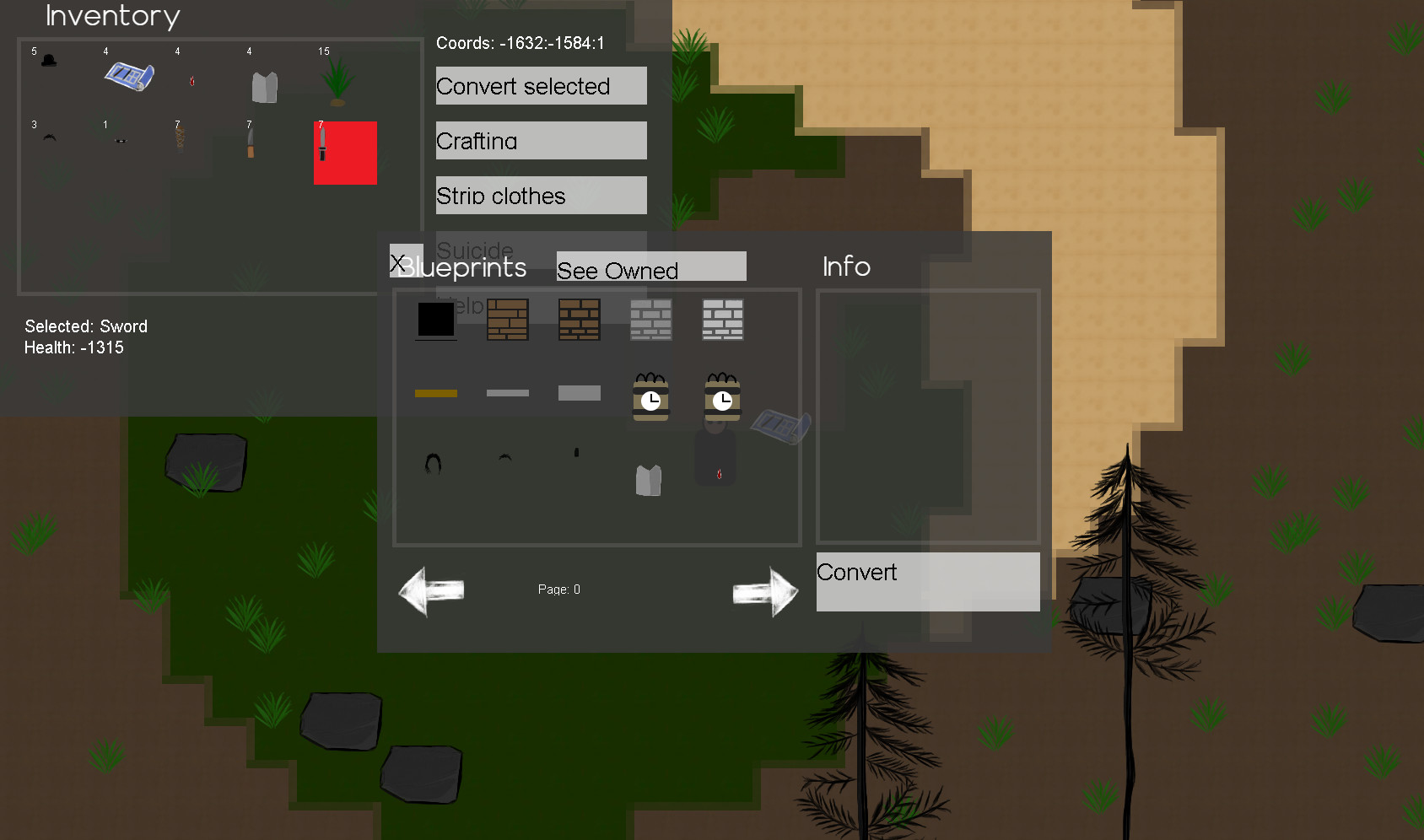
Task: Open the Strip clothes menu
Action: (x=540, y=195)
